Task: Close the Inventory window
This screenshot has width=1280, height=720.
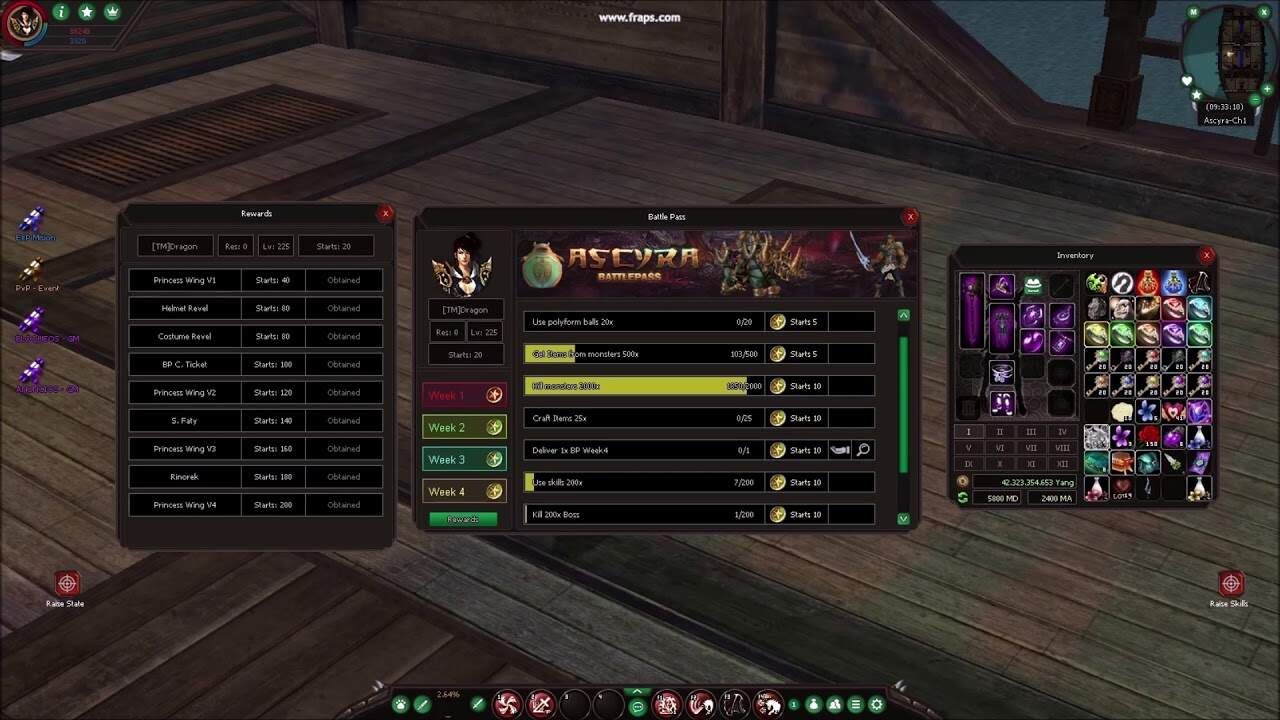Action: [x=1206, y=255]
